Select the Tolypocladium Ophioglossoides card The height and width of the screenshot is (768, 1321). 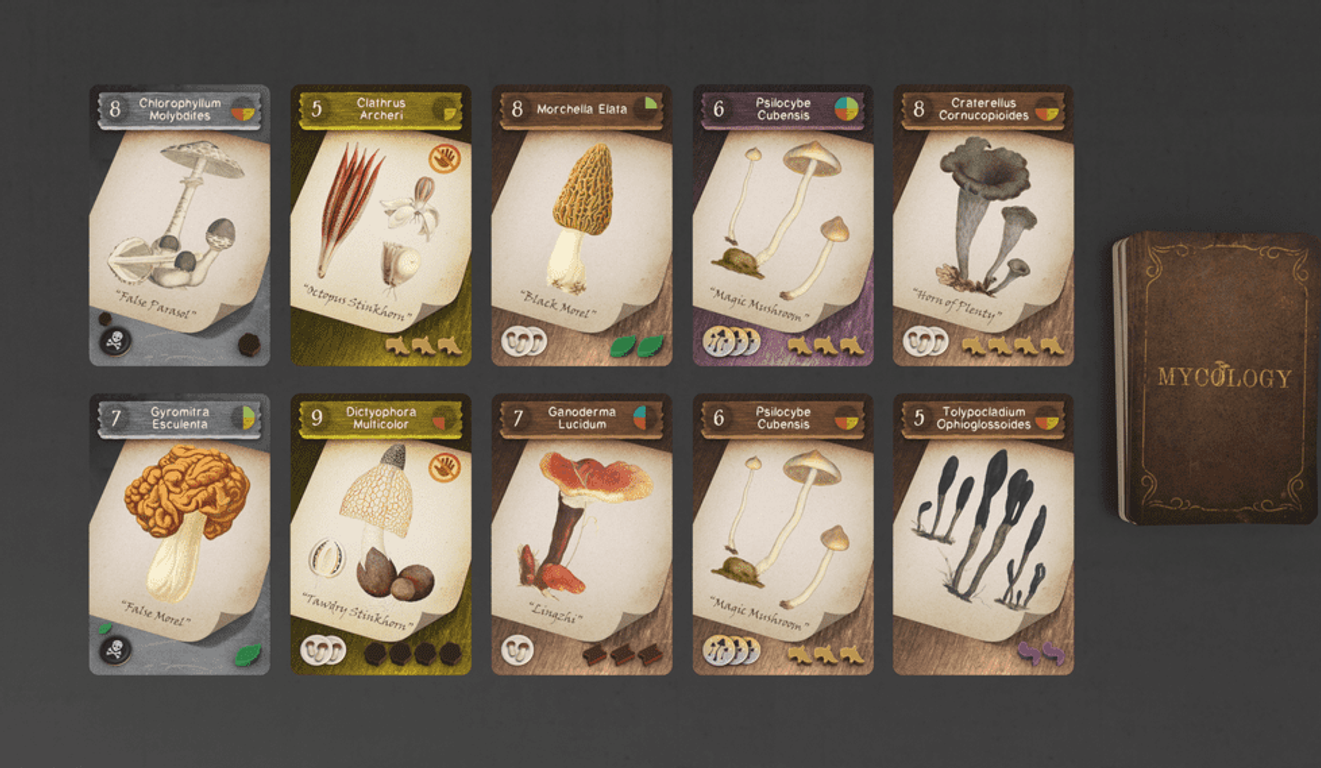[983, 534]
